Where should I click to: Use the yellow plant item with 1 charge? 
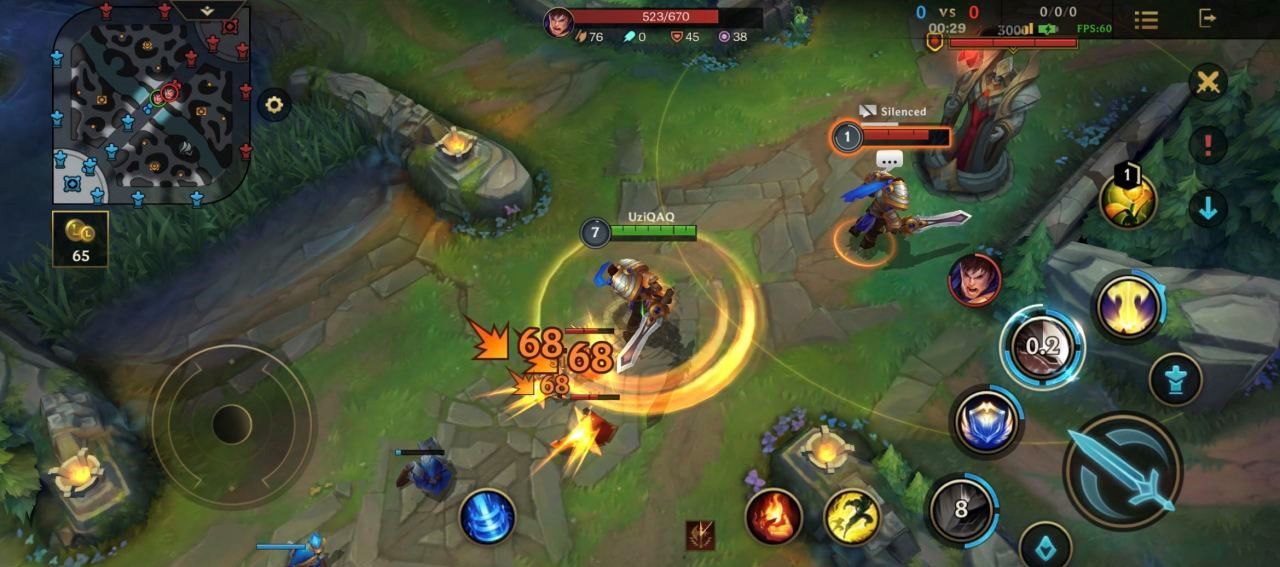1128,201
